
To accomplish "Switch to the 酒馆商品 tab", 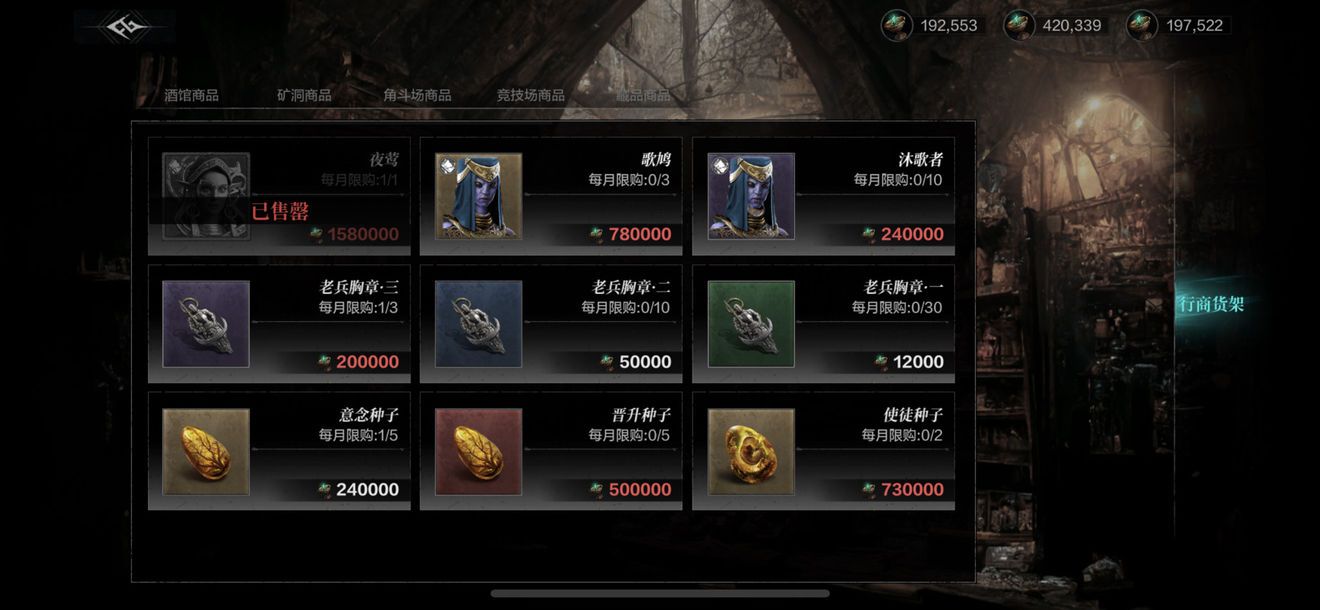I will [191, 96].
